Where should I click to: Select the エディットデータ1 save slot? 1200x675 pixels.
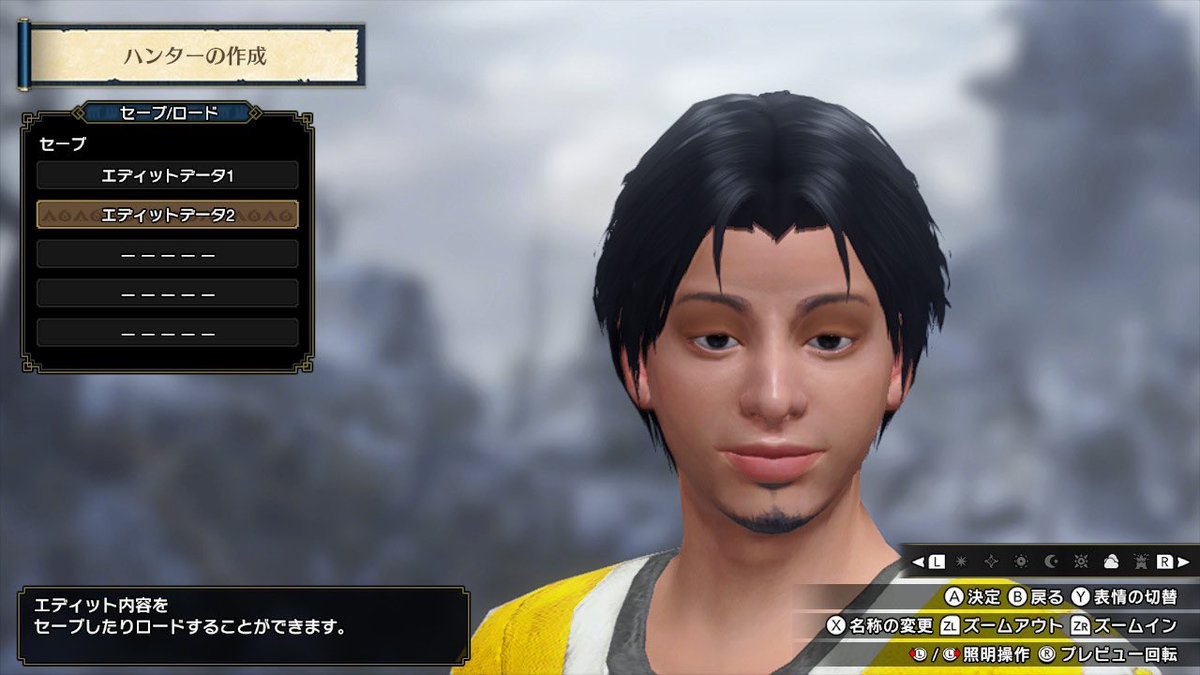click(167, 175)
